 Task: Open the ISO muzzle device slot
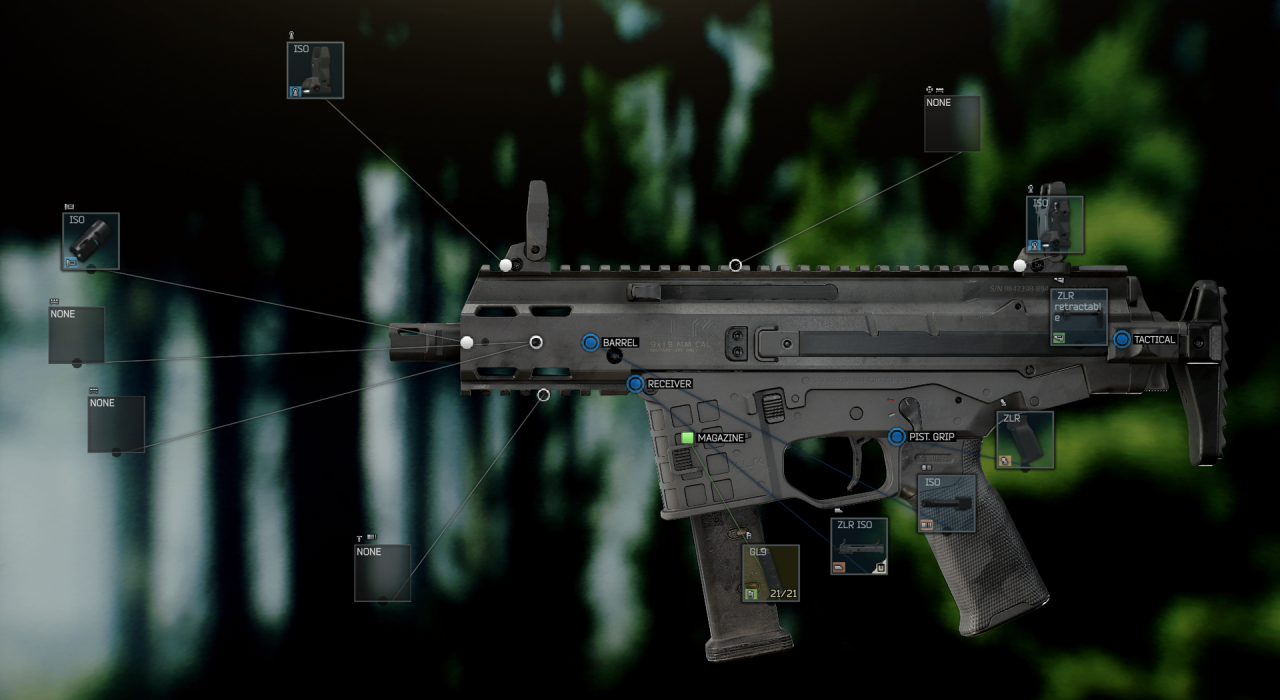click(x=90, y=241)
